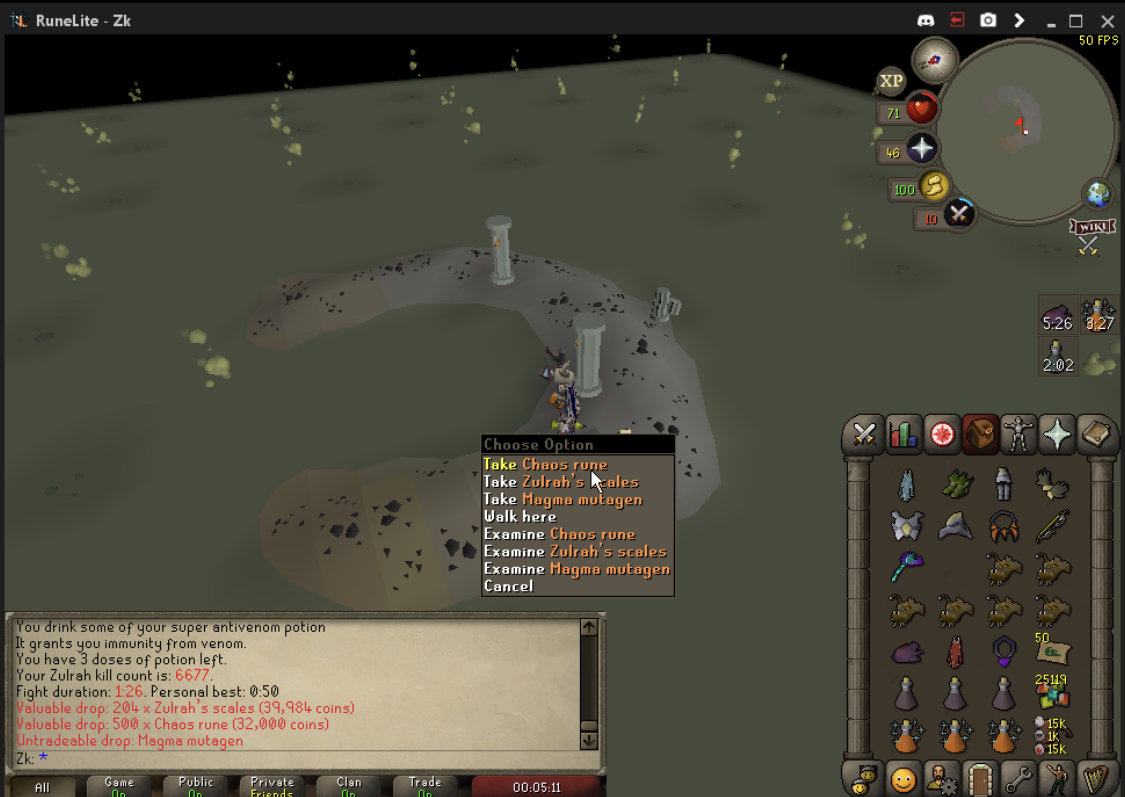1125x797 pixels.
Task: Take a screenshot with the camera button
Action: pos(988,20)
